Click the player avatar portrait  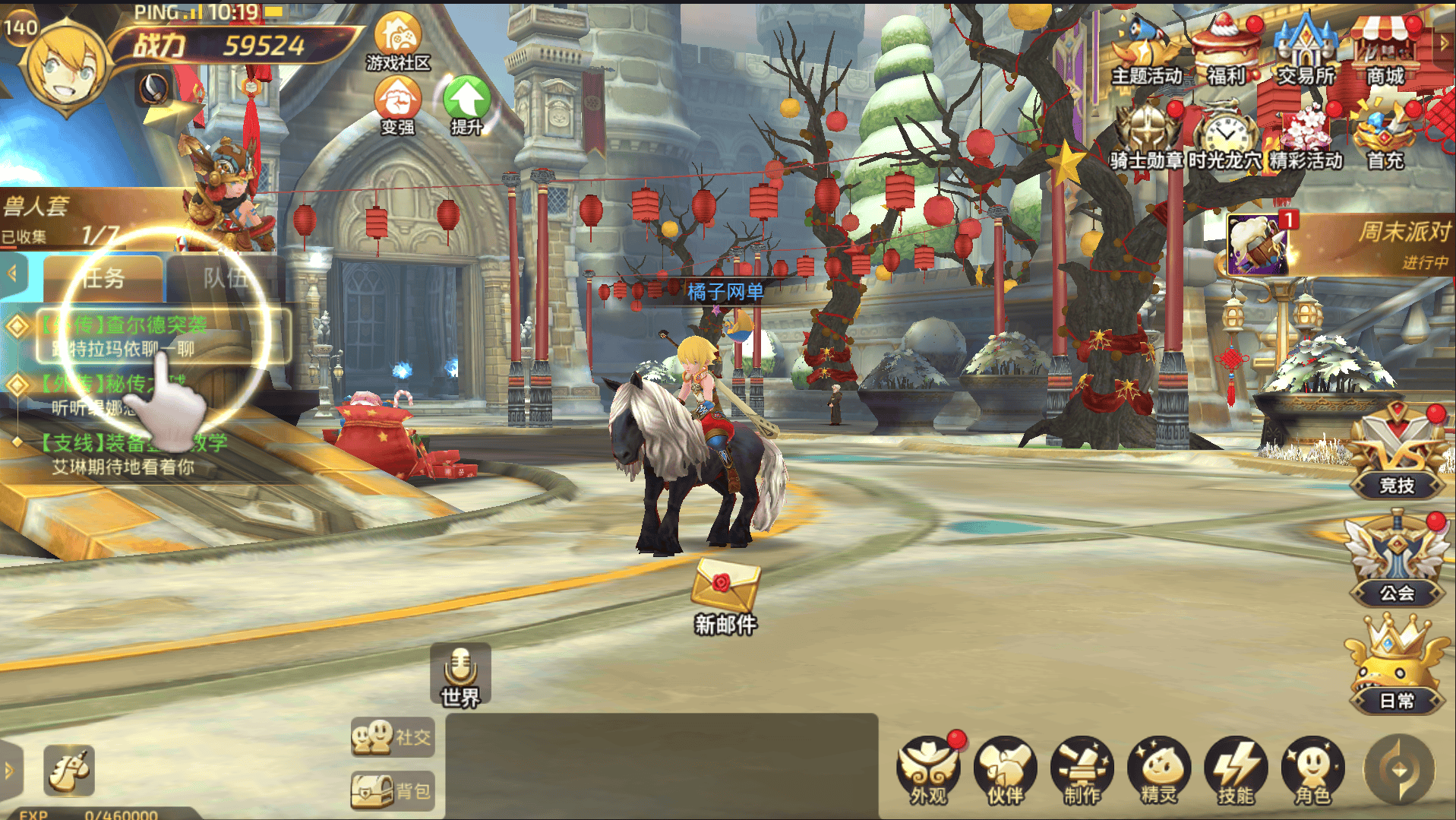[67, 68]
